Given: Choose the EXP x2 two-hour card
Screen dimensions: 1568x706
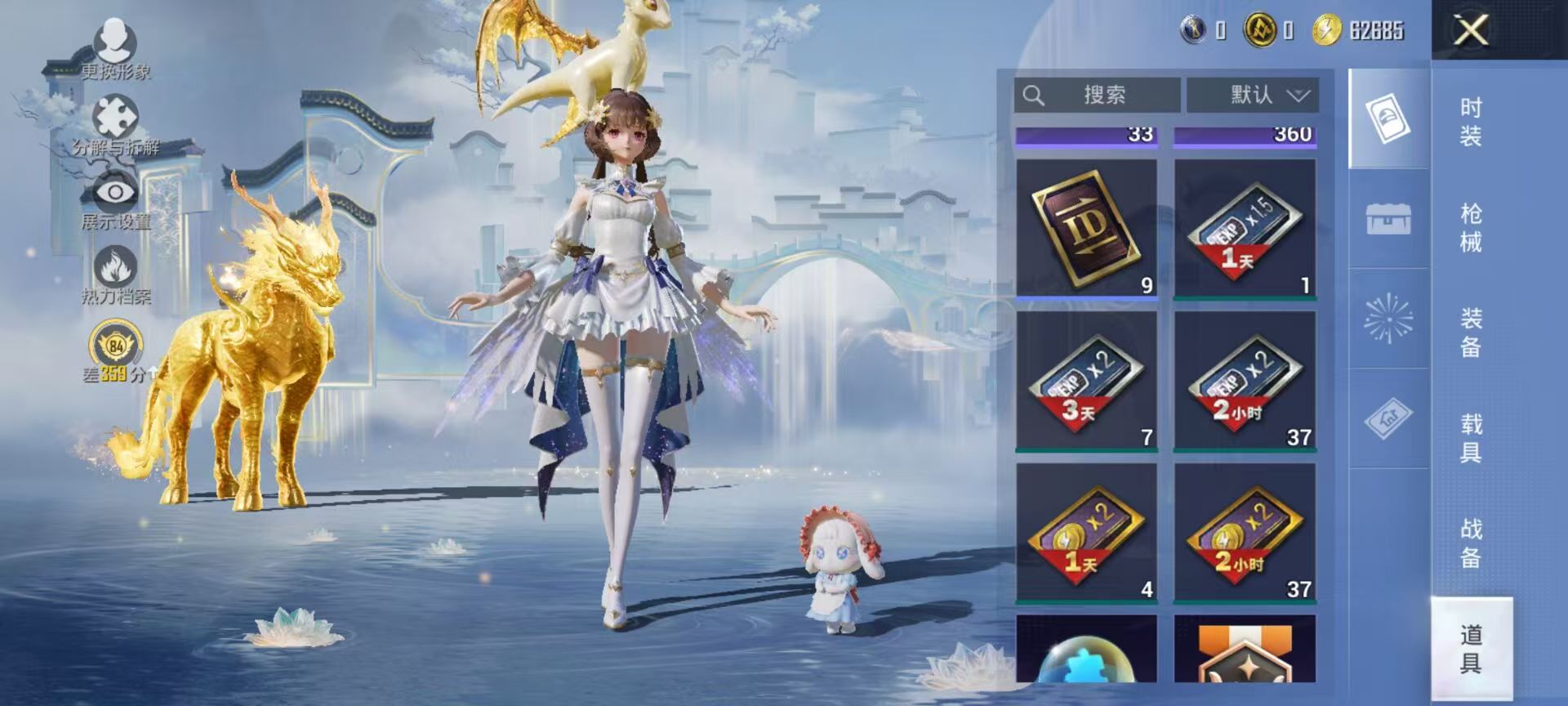Looking at the screenshot, I should tap(1245, 381).
